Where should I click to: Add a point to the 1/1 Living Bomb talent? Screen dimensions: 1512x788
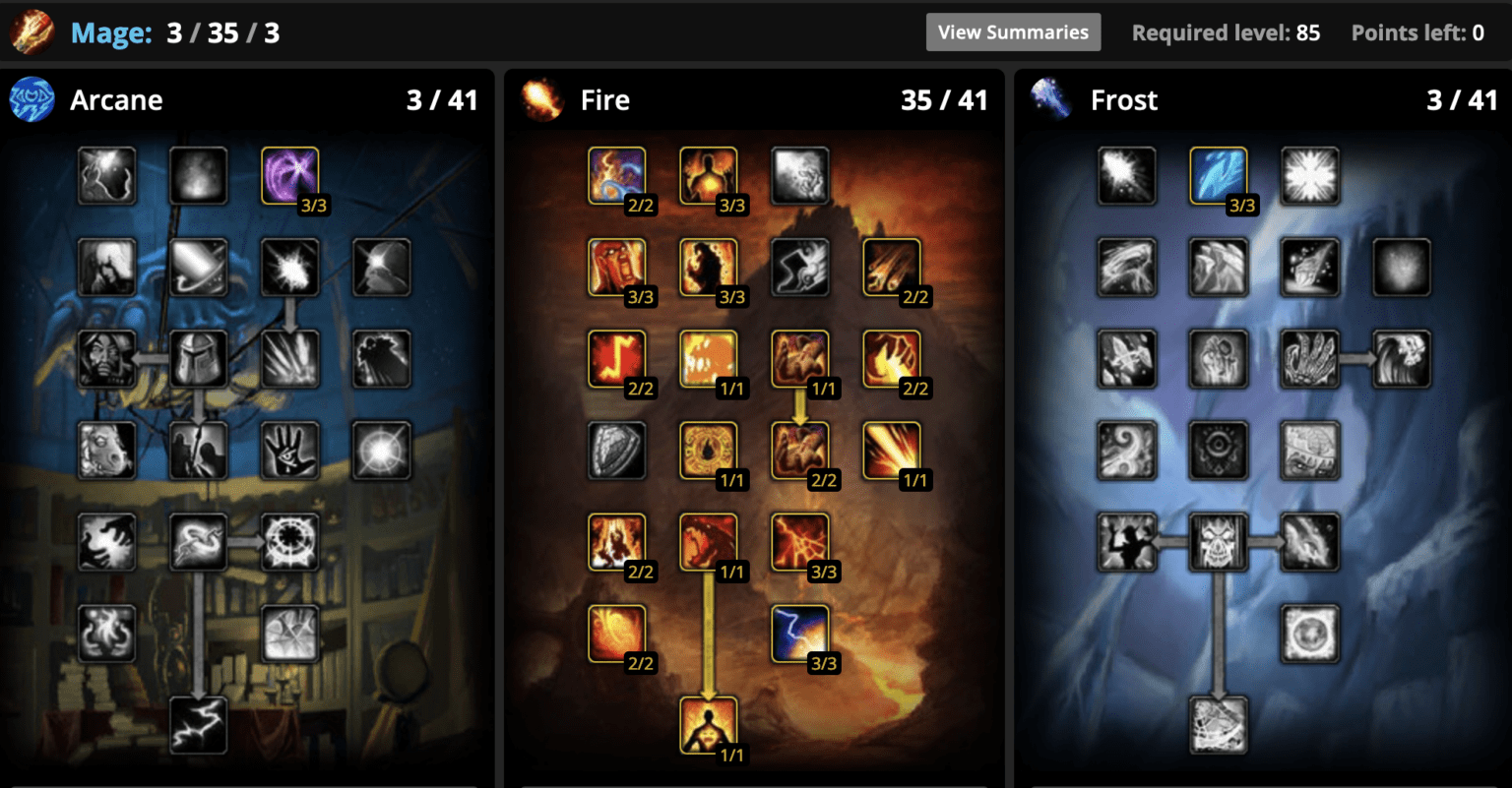pos(709,725)
